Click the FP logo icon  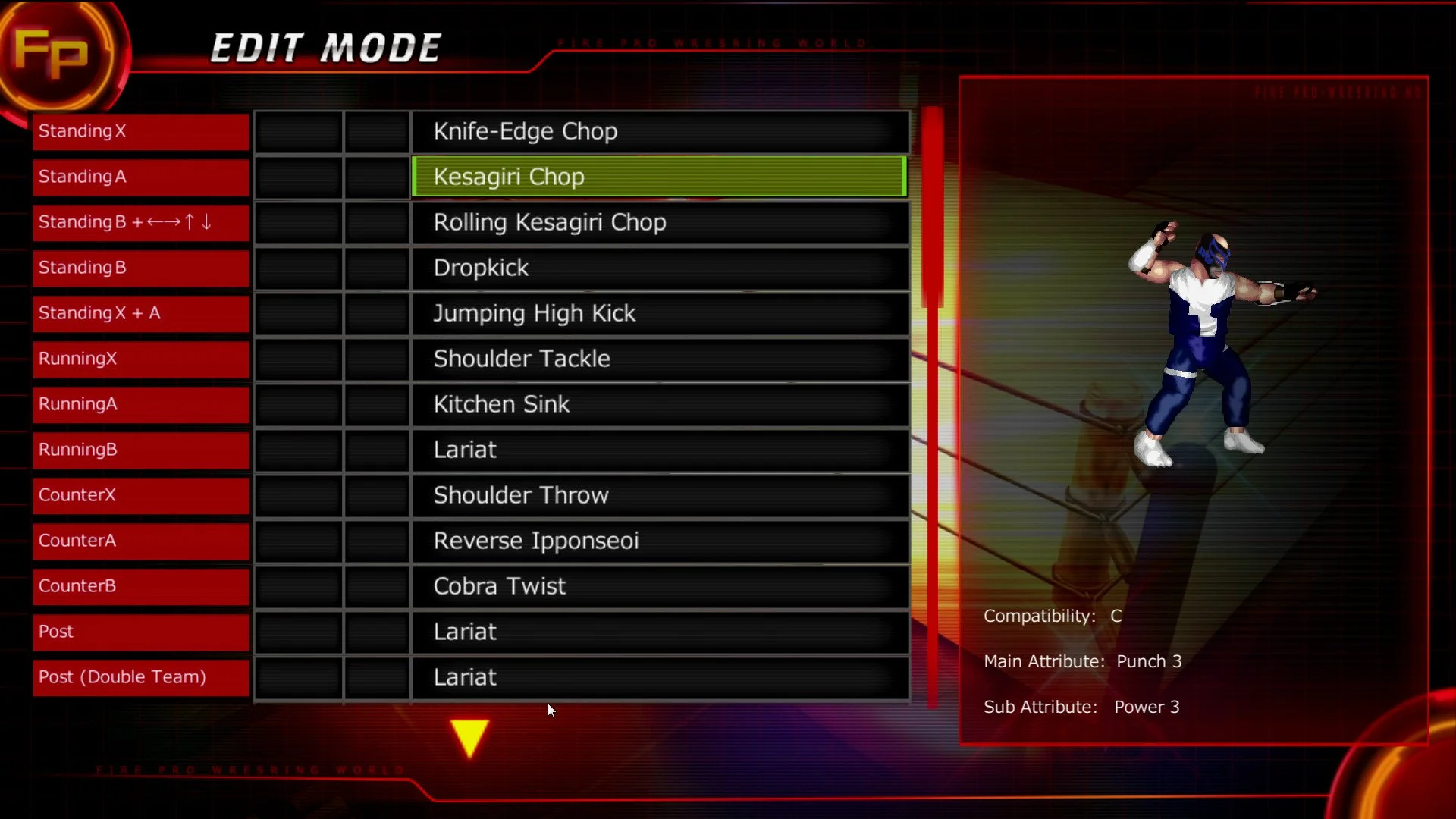tap(57, 53)
